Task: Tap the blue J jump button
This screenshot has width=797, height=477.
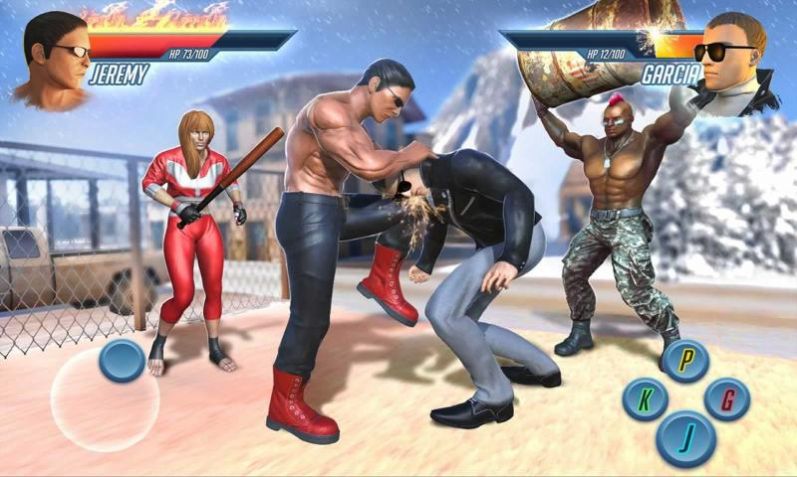Action: 686,438
